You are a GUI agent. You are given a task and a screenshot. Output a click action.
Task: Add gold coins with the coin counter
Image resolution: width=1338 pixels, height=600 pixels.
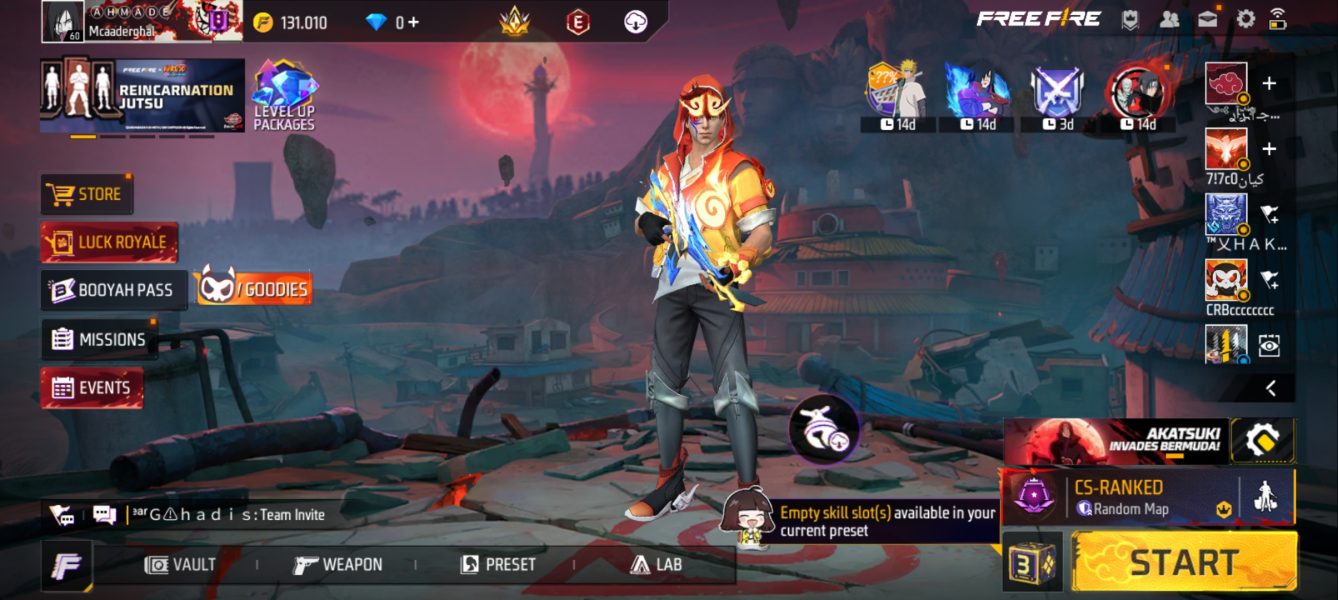[x=291, y=22]
